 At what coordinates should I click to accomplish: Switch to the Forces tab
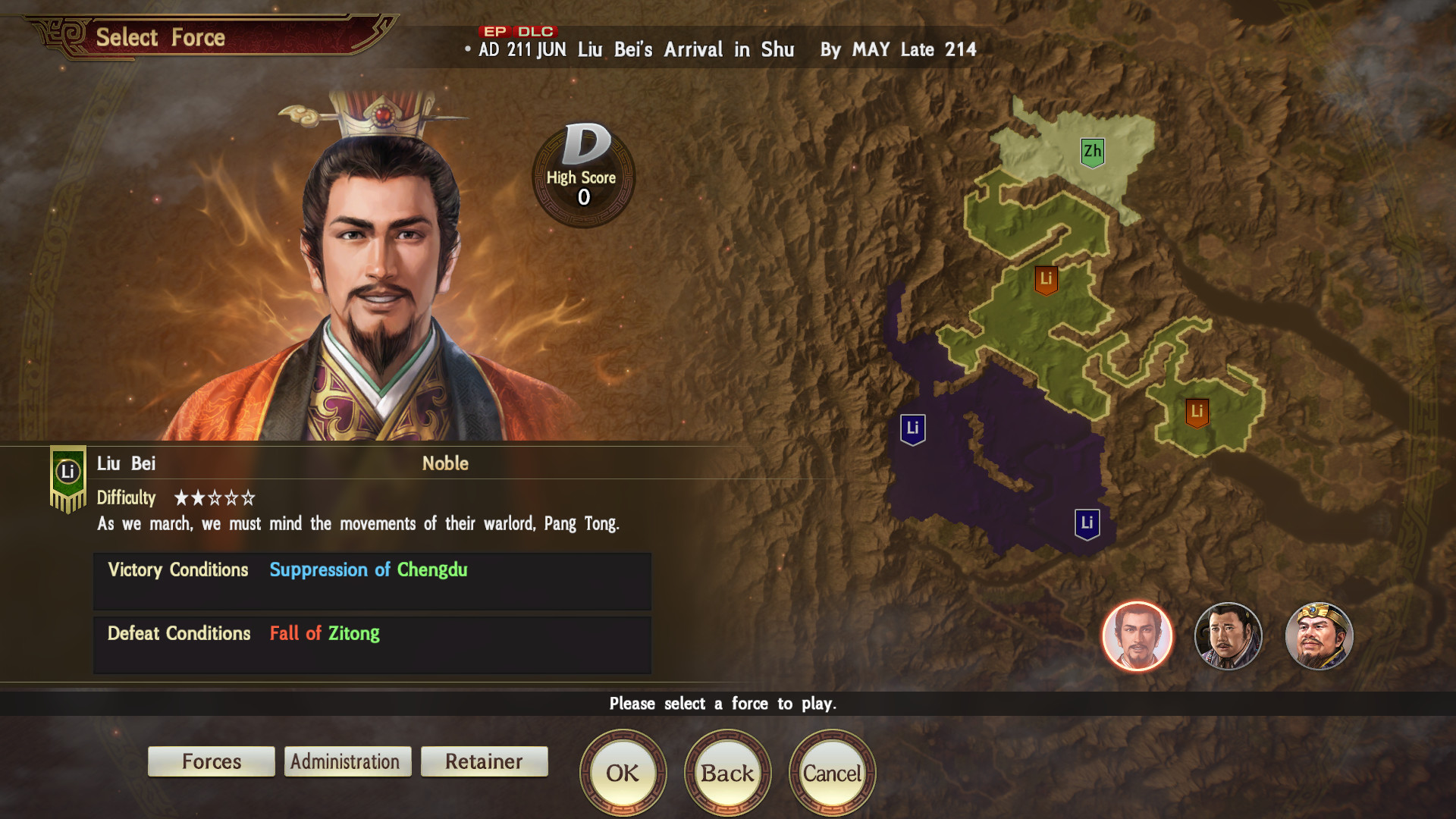(211, 761)
